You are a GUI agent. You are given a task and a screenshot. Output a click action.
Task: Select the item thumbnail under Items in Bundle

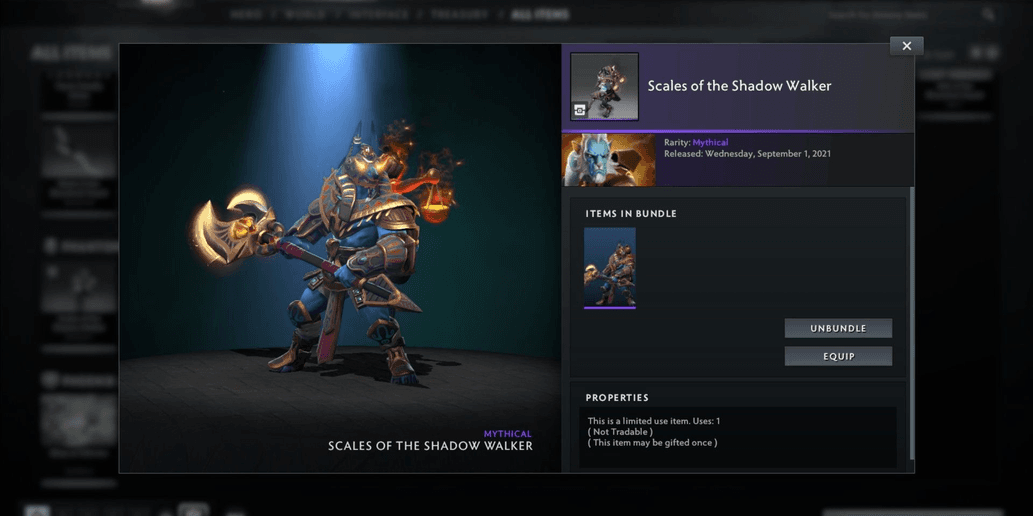(610, 267)
